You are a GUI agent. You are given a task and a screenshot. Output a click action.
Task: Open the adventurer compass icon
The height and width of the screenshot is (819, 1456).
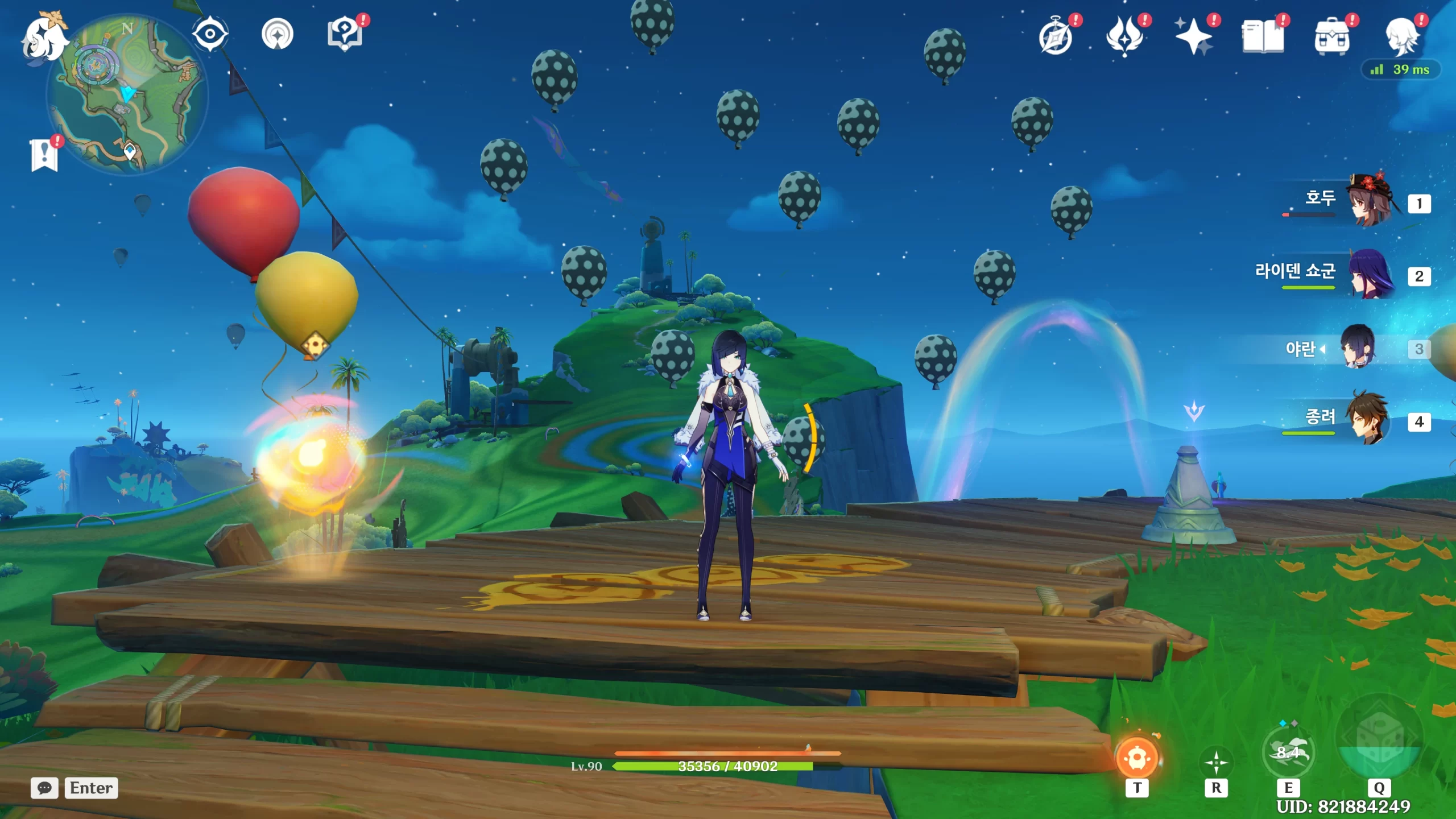1056,37
